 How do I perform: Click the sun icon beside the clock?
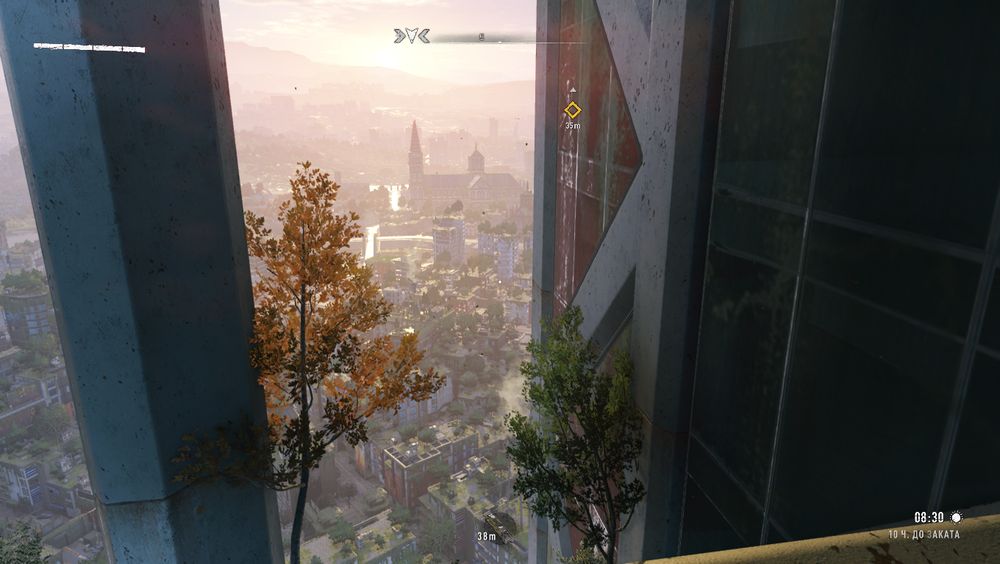pos(955,517)
